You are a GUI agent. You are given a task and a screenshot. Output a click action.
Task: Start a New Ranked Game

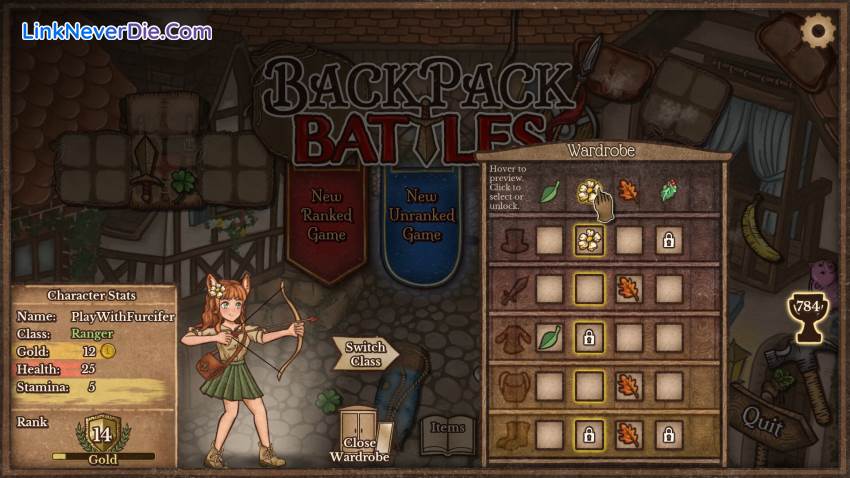(327, 215)
